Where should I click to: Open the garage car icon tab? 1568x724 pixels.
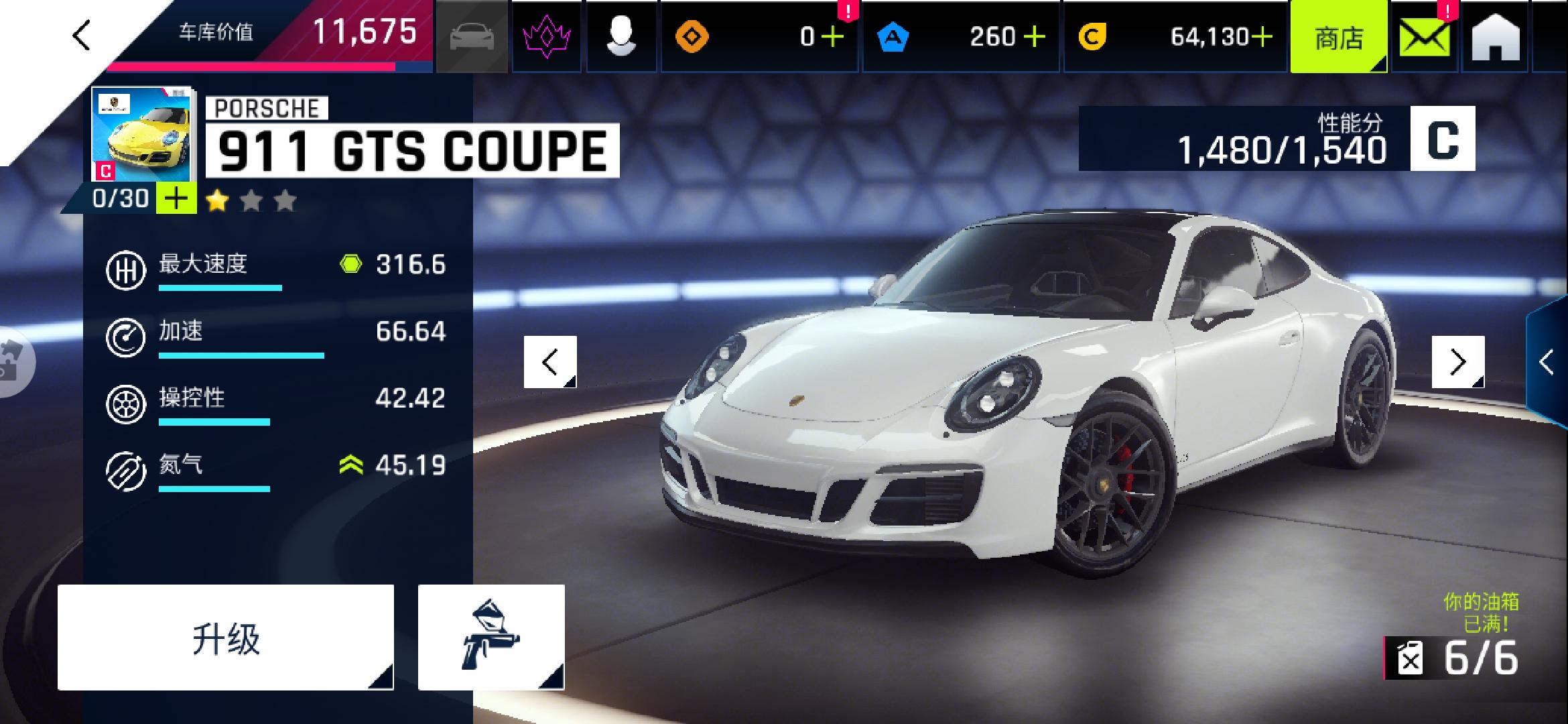[x=472, y=36]
